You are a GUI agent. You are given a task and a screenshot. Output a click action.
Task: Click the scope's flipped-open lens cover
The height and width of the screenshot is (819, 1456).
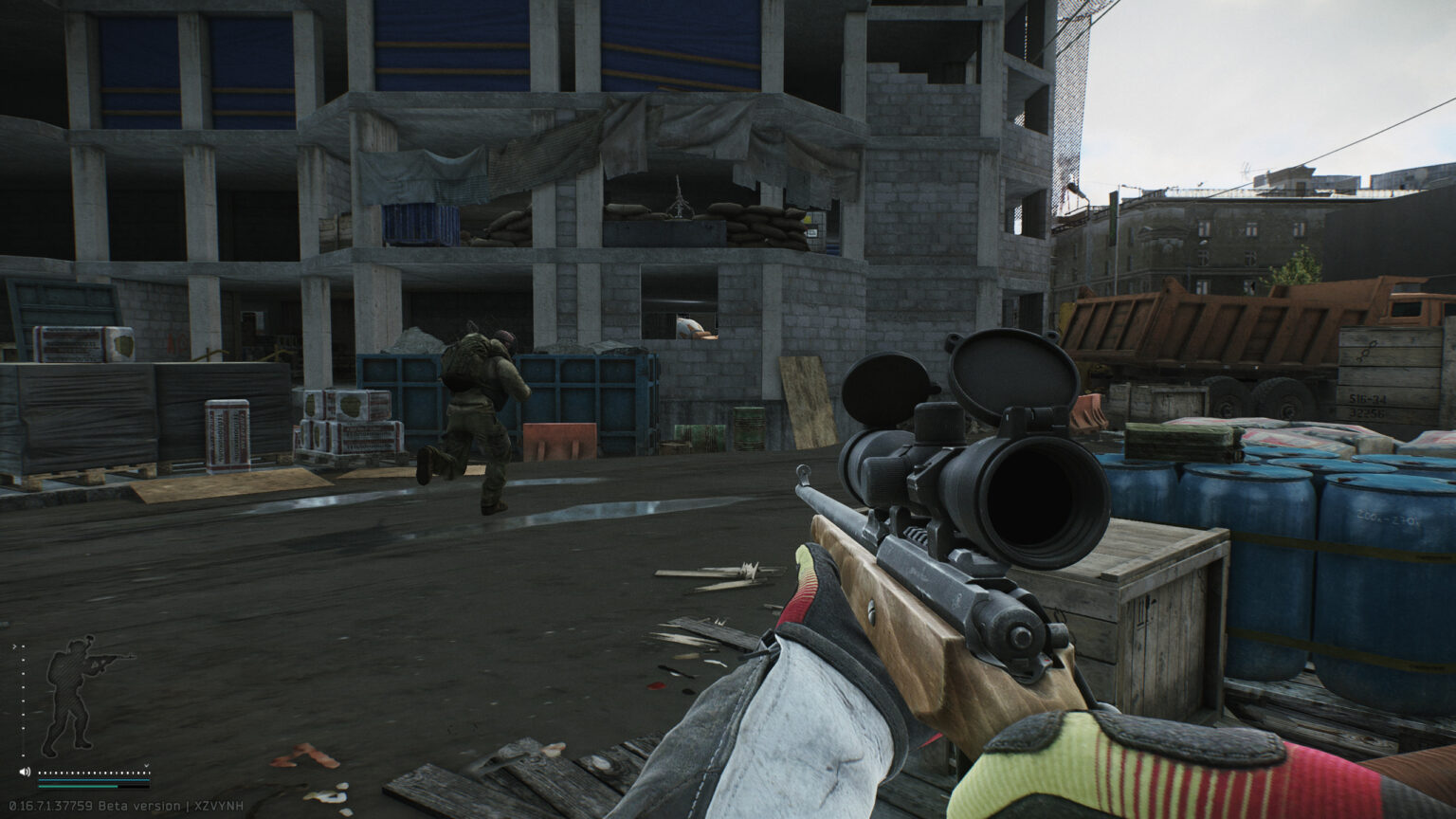click(x=1011, y=373)
